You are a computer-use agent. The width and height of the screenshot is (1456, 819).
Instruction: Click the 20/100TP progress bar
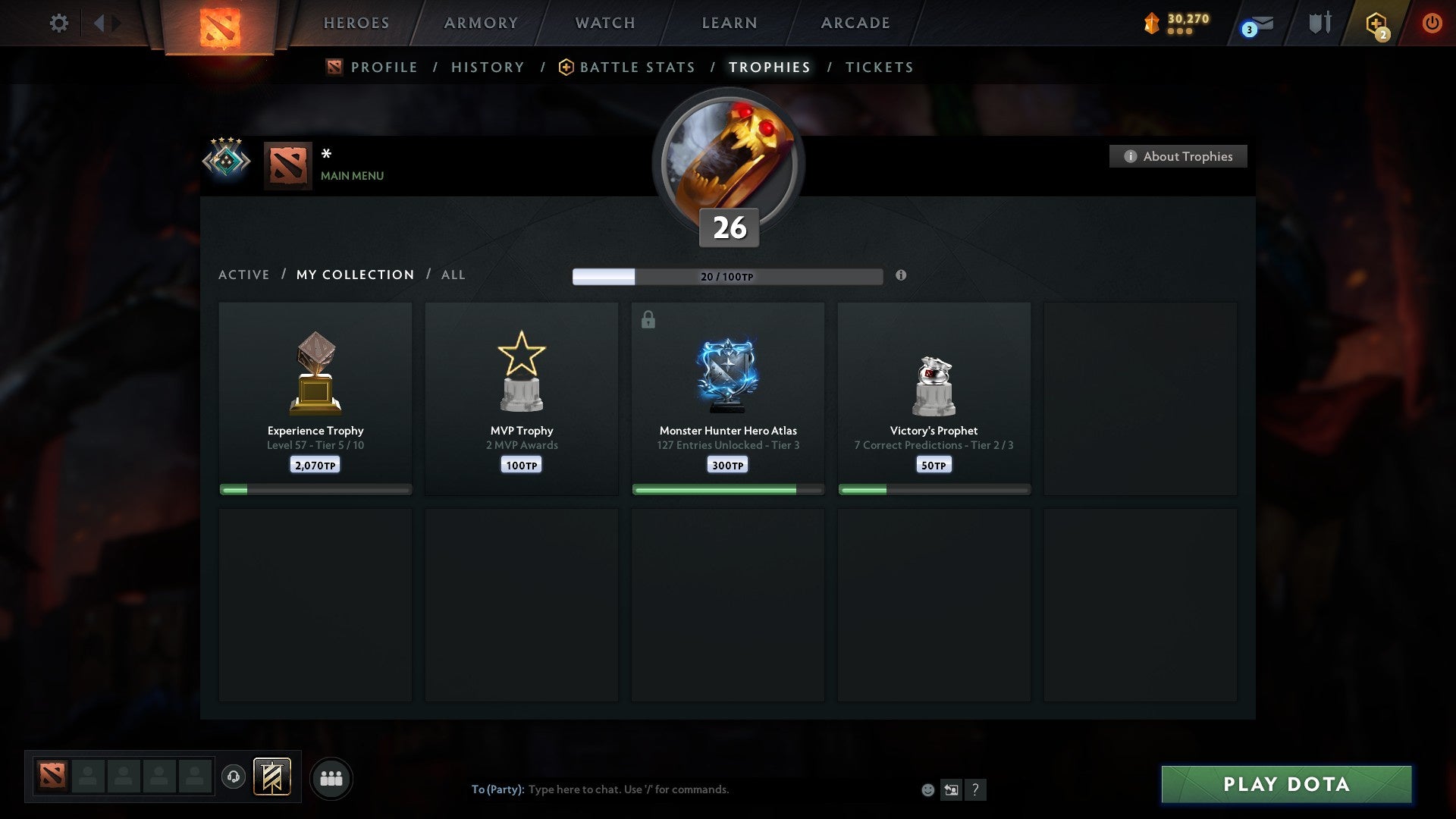click(726, 276)
